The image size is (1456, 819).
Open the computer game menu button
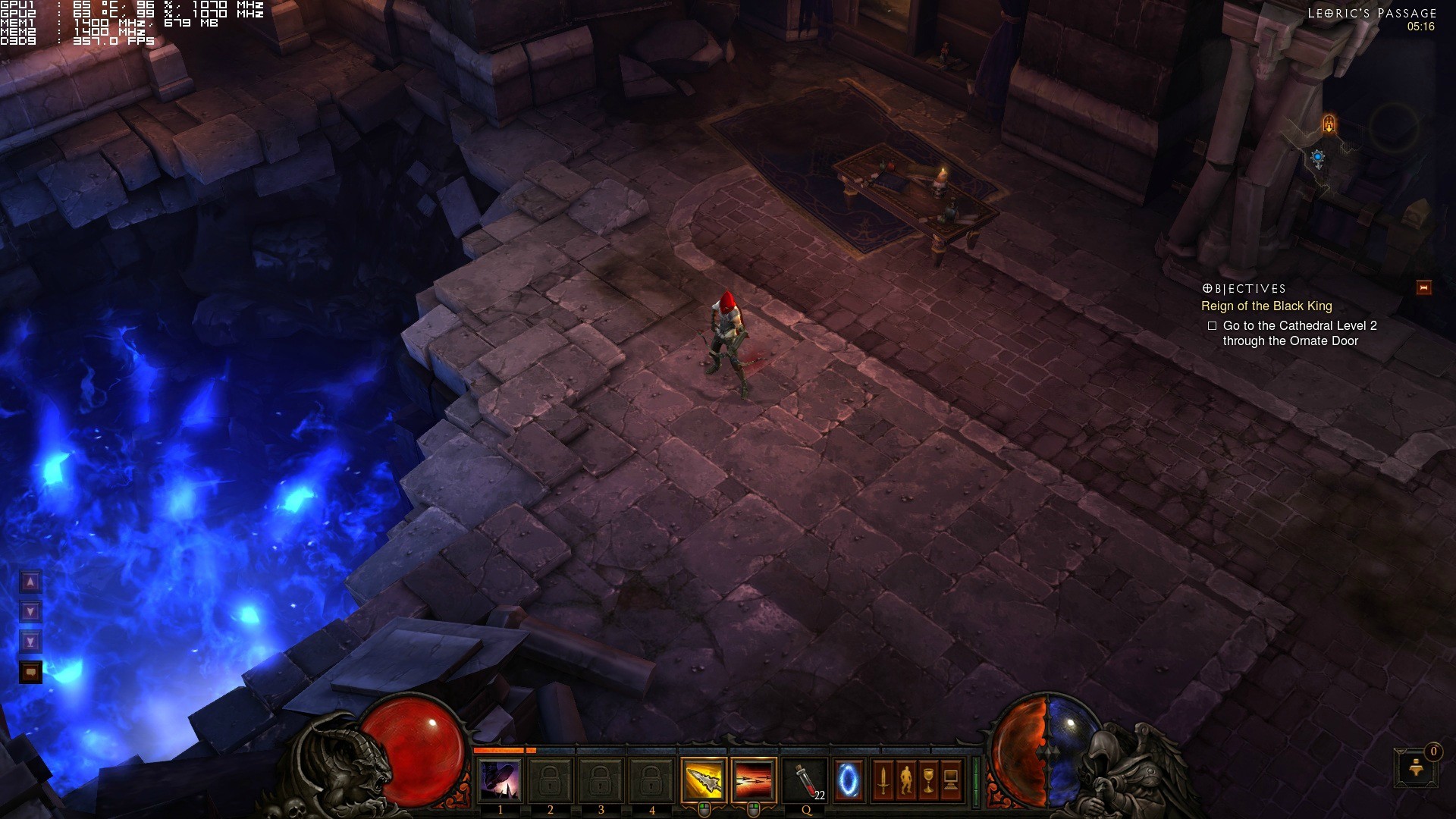951,780
